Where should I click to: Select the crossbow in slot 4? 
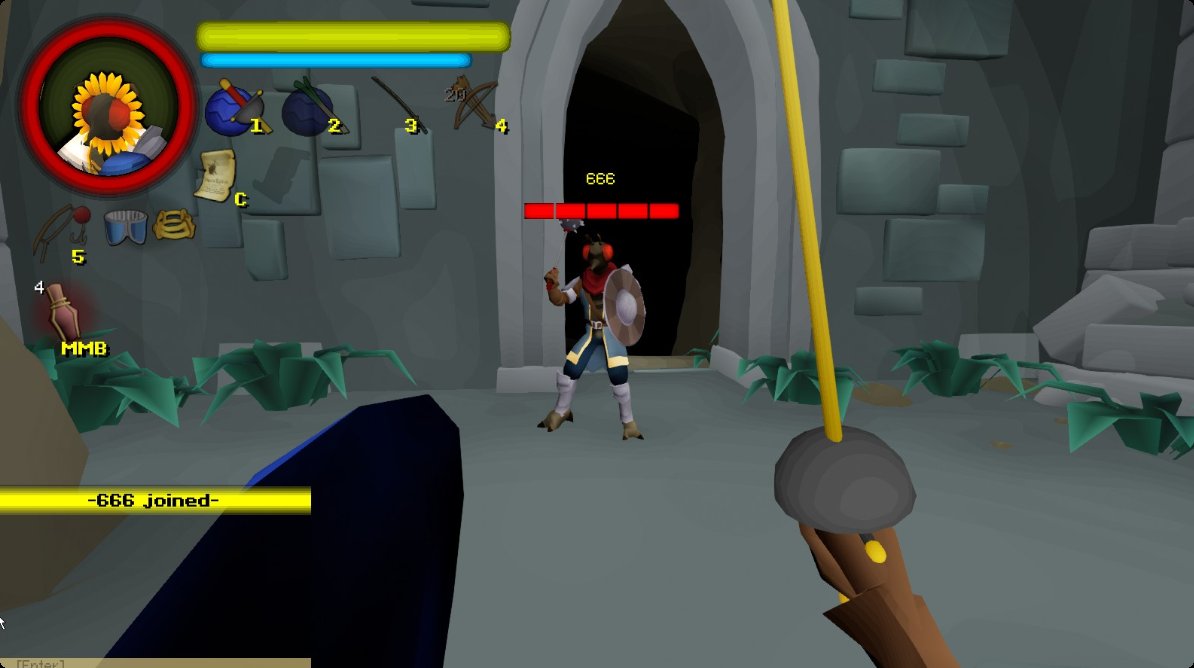tap(474, 103)
